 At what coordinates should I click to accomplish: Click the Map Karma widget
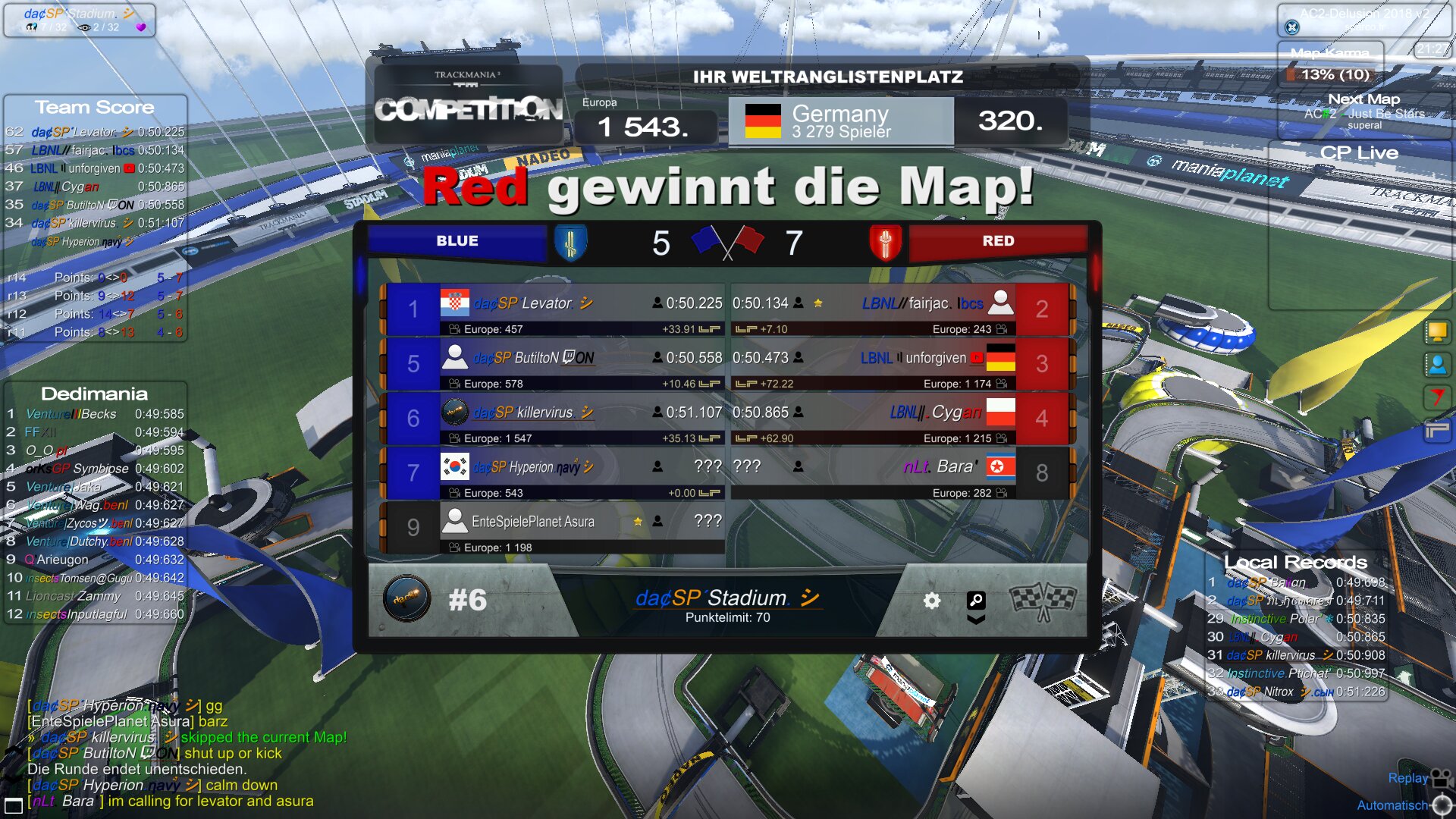1331,65
